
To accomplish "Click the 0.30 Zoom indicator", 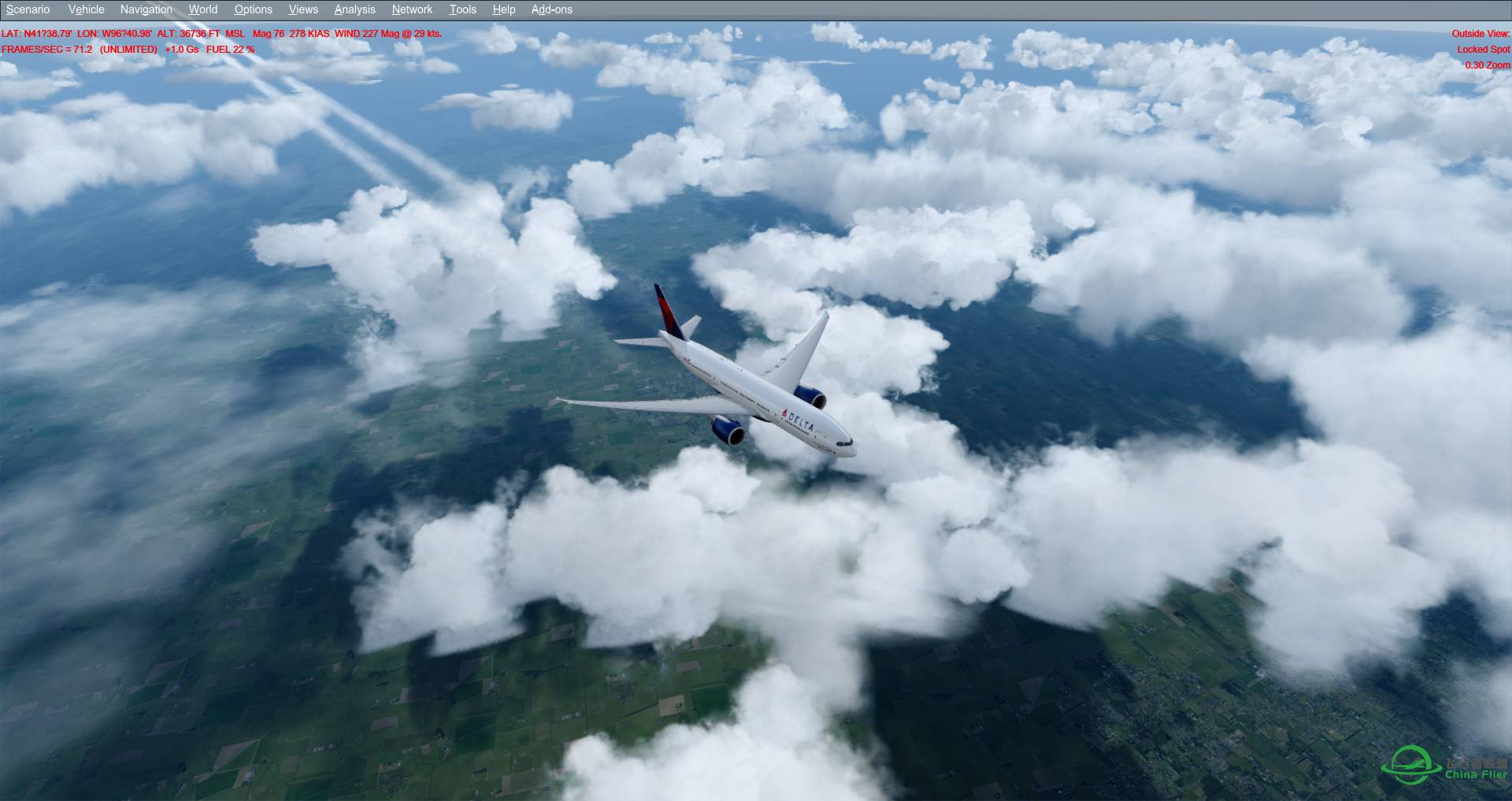I will (x=1488, y=64).
